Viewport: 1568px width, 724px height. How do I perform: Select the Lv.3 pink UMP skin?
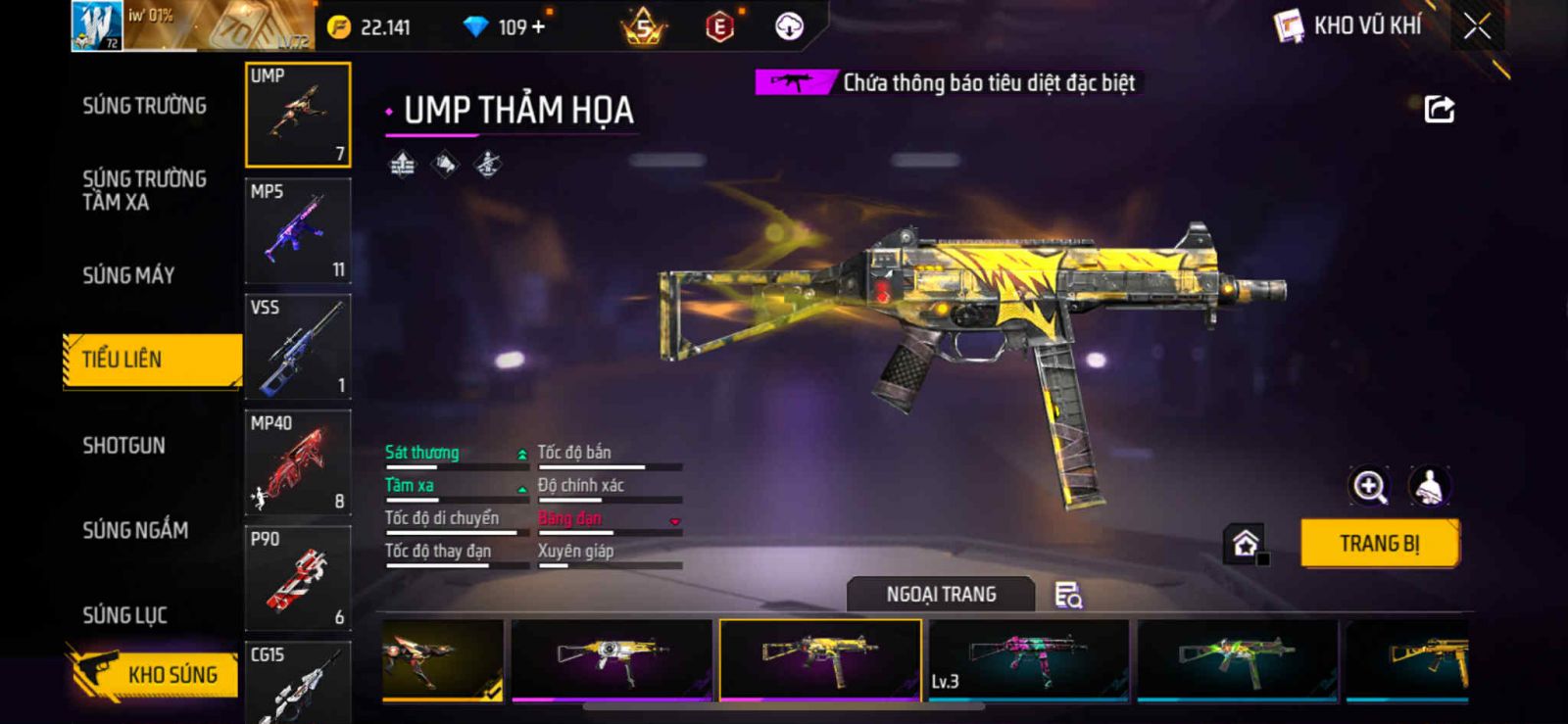tap(1028, 659)
